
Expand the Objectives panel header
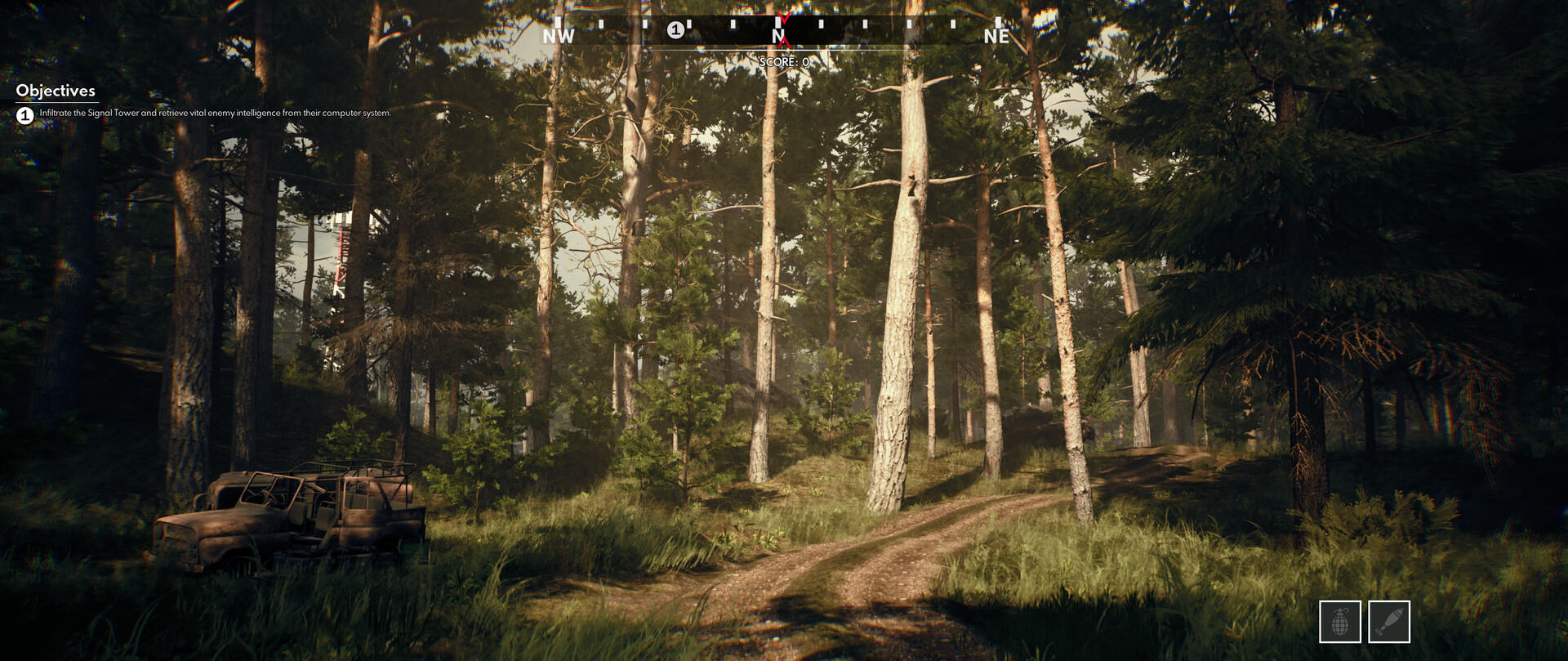tap(57, 92)
